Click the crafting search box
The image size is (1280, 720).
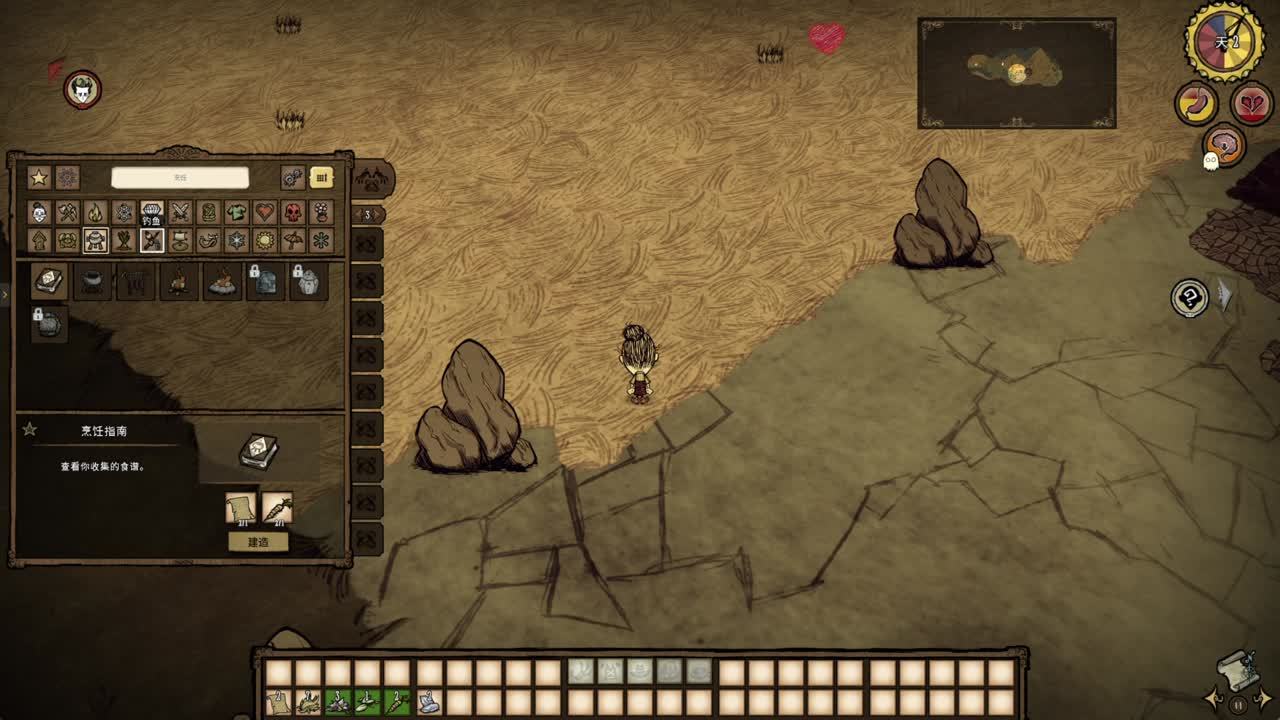tap(180, 178)
